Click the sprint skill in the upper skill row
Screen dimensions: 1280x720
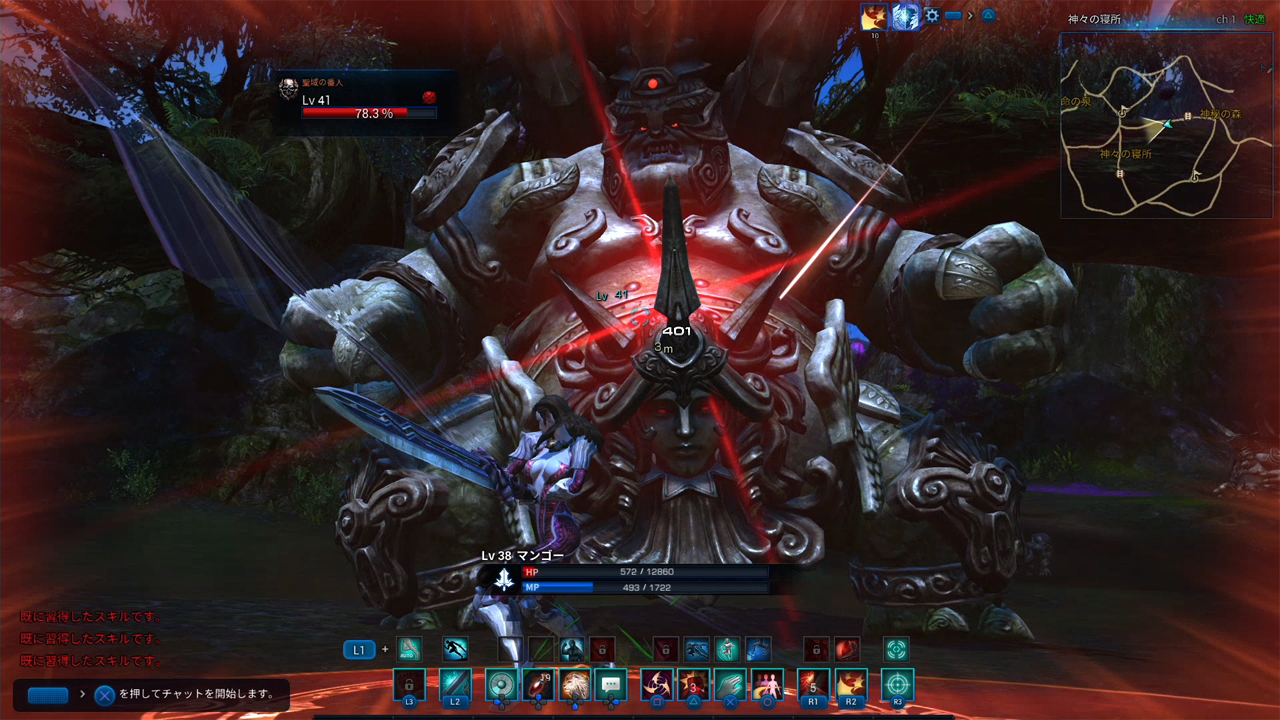(x=457, y=649)
